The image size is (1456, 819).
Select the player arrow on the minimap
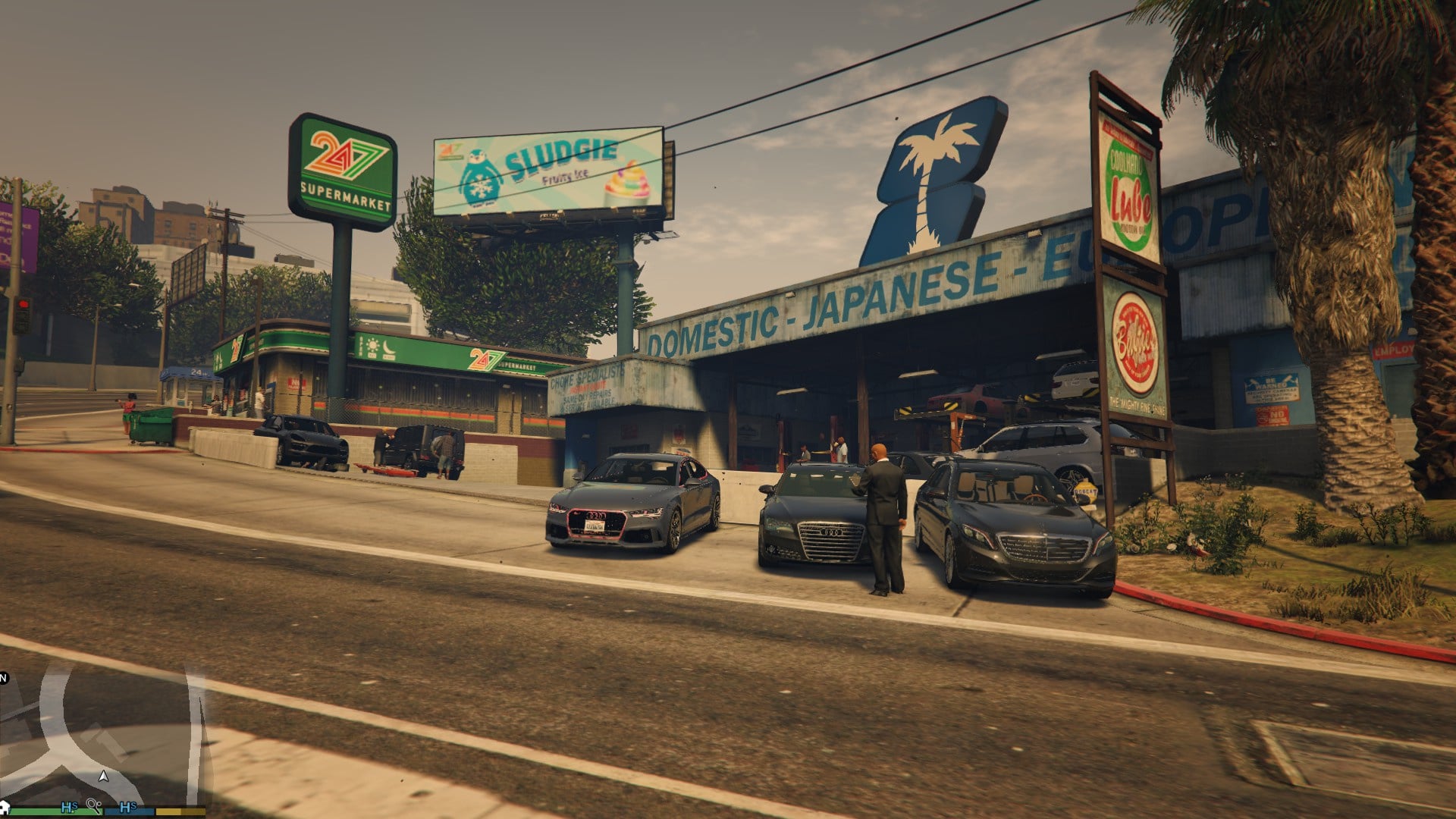tap(104, 776)
